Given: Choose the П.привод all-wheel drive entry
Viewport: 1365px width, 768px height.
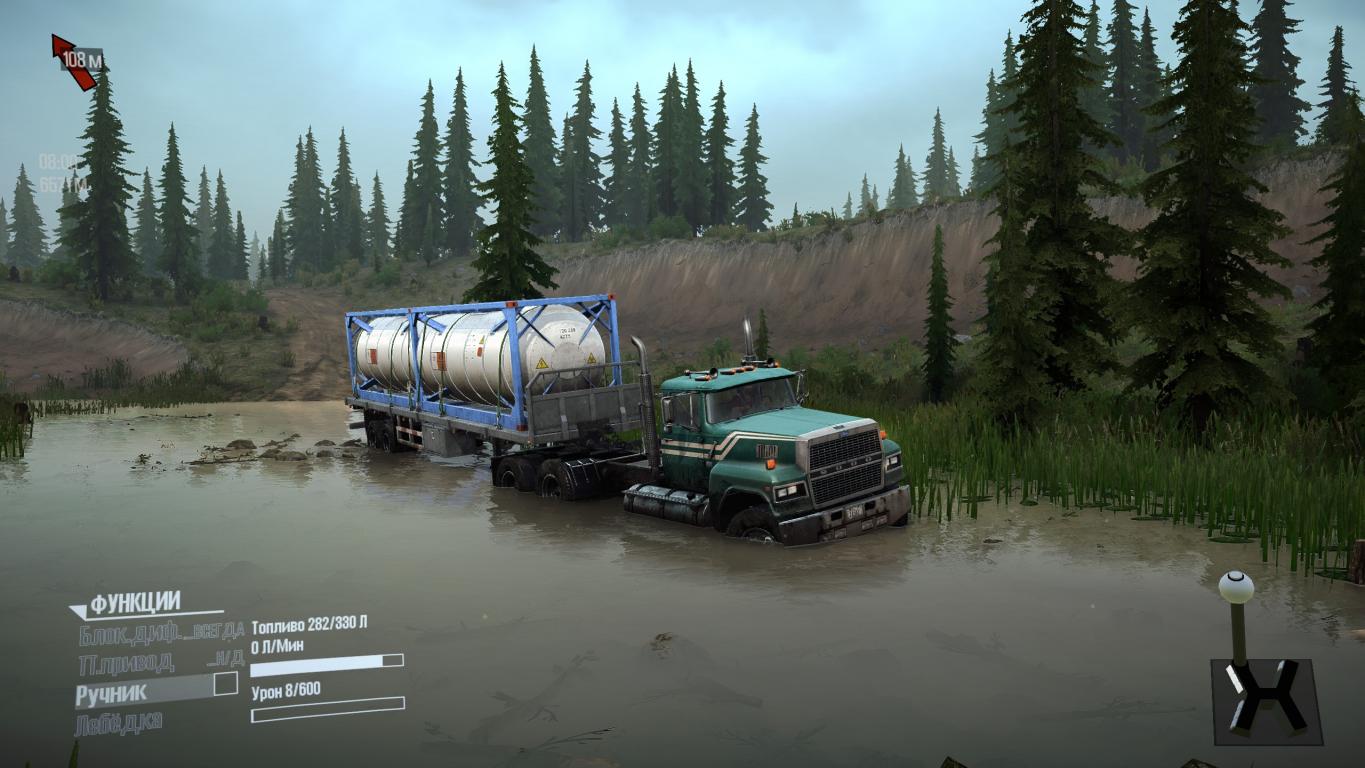Looking at the screenshot, I should point(125,662).
